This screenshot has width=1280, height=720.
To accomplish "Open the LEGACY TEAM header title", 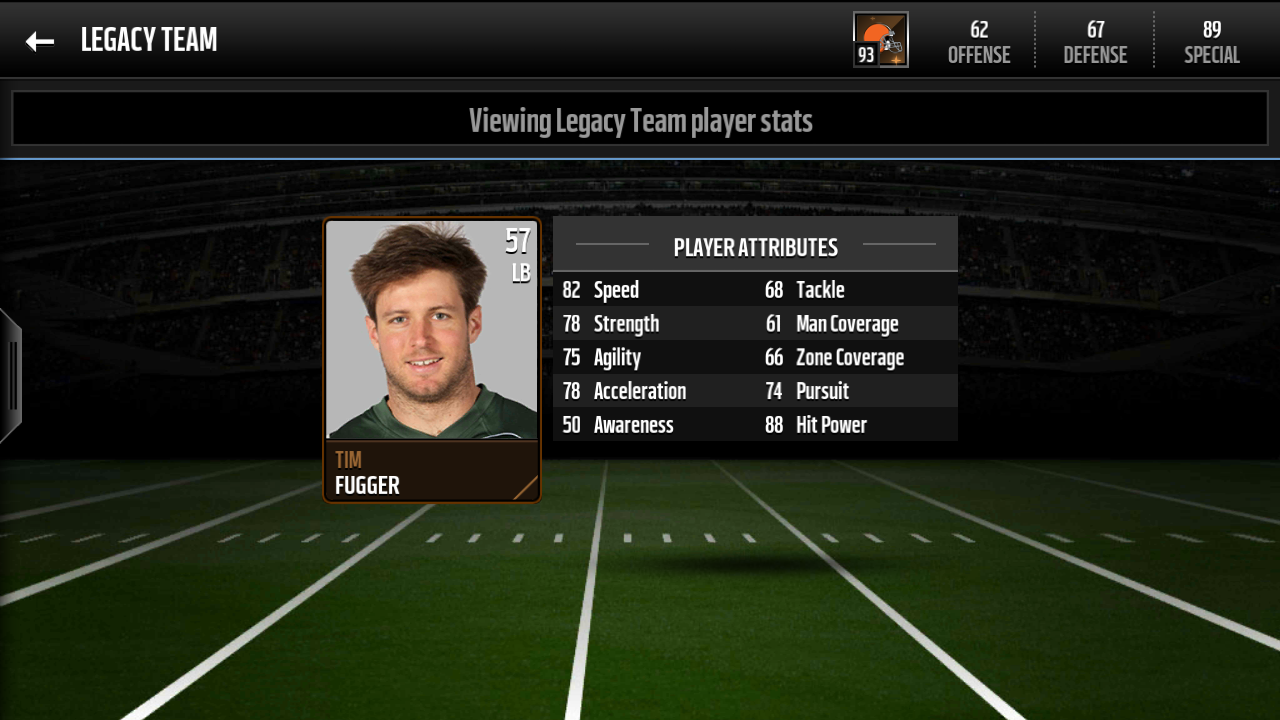I will pos(148,40).
